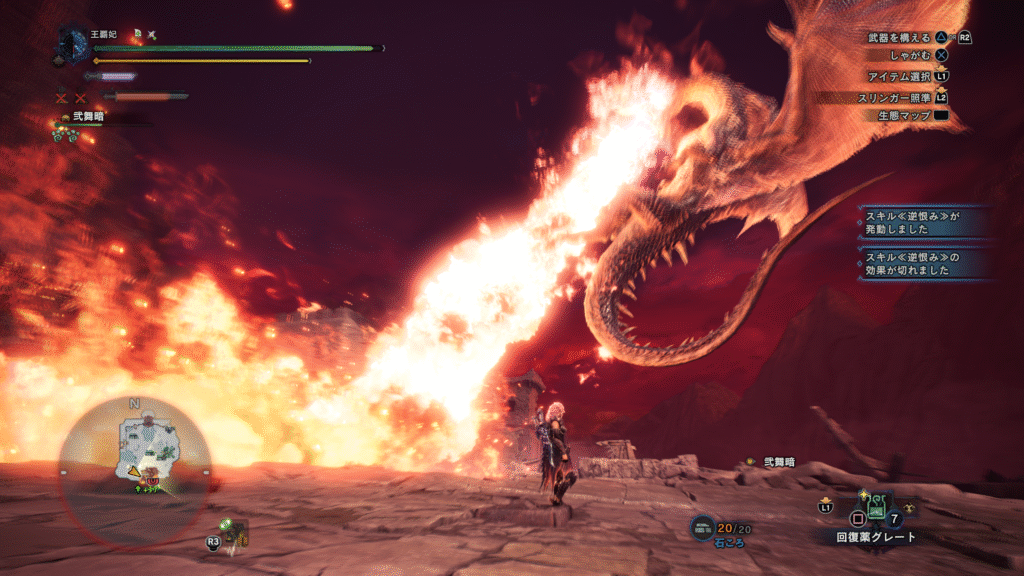Click the 逆恨み が発動しました skill notification

tap(921, 222)
